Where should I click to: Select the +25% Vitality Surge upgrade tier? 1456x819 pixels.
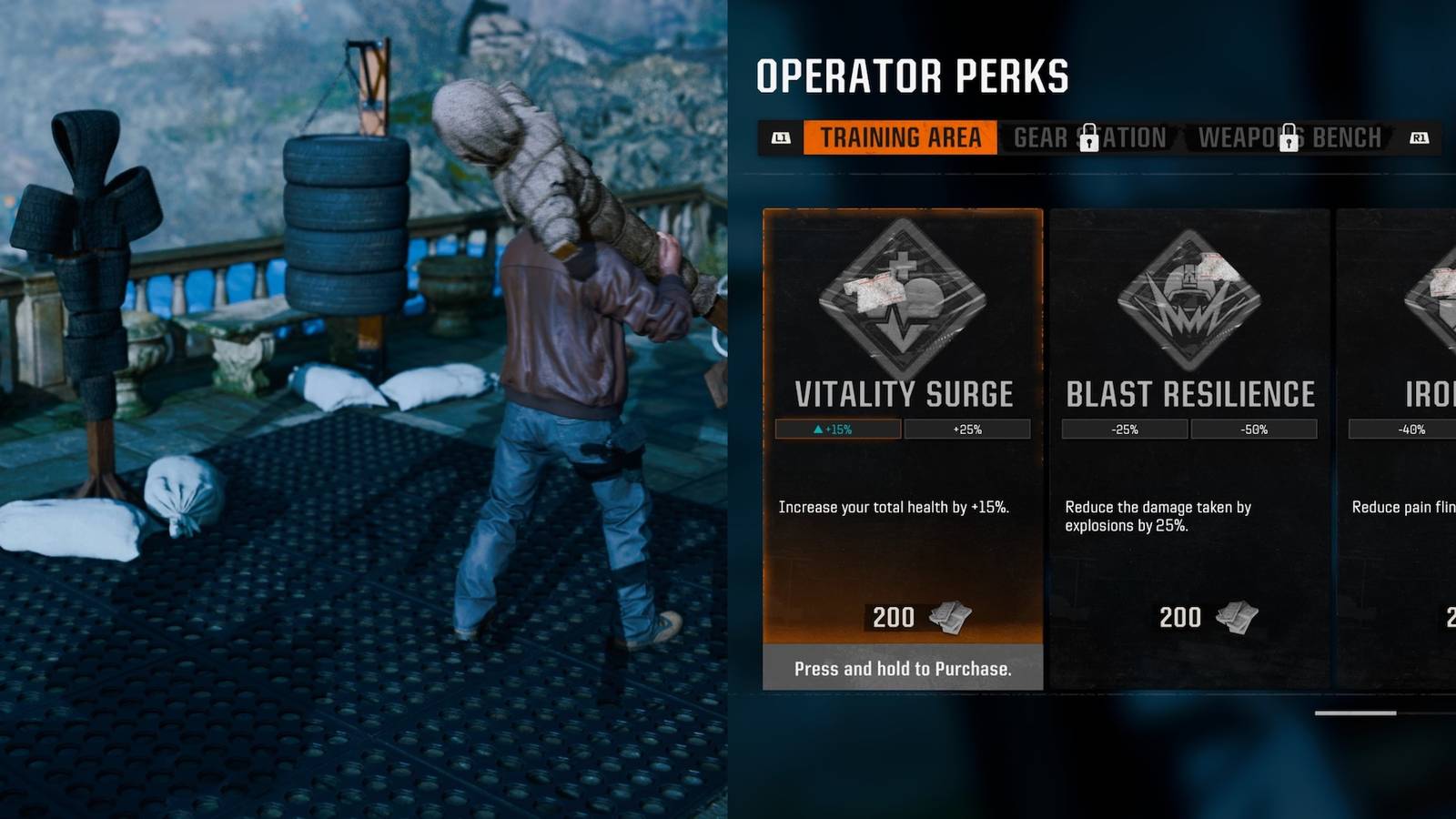point(969,429)
